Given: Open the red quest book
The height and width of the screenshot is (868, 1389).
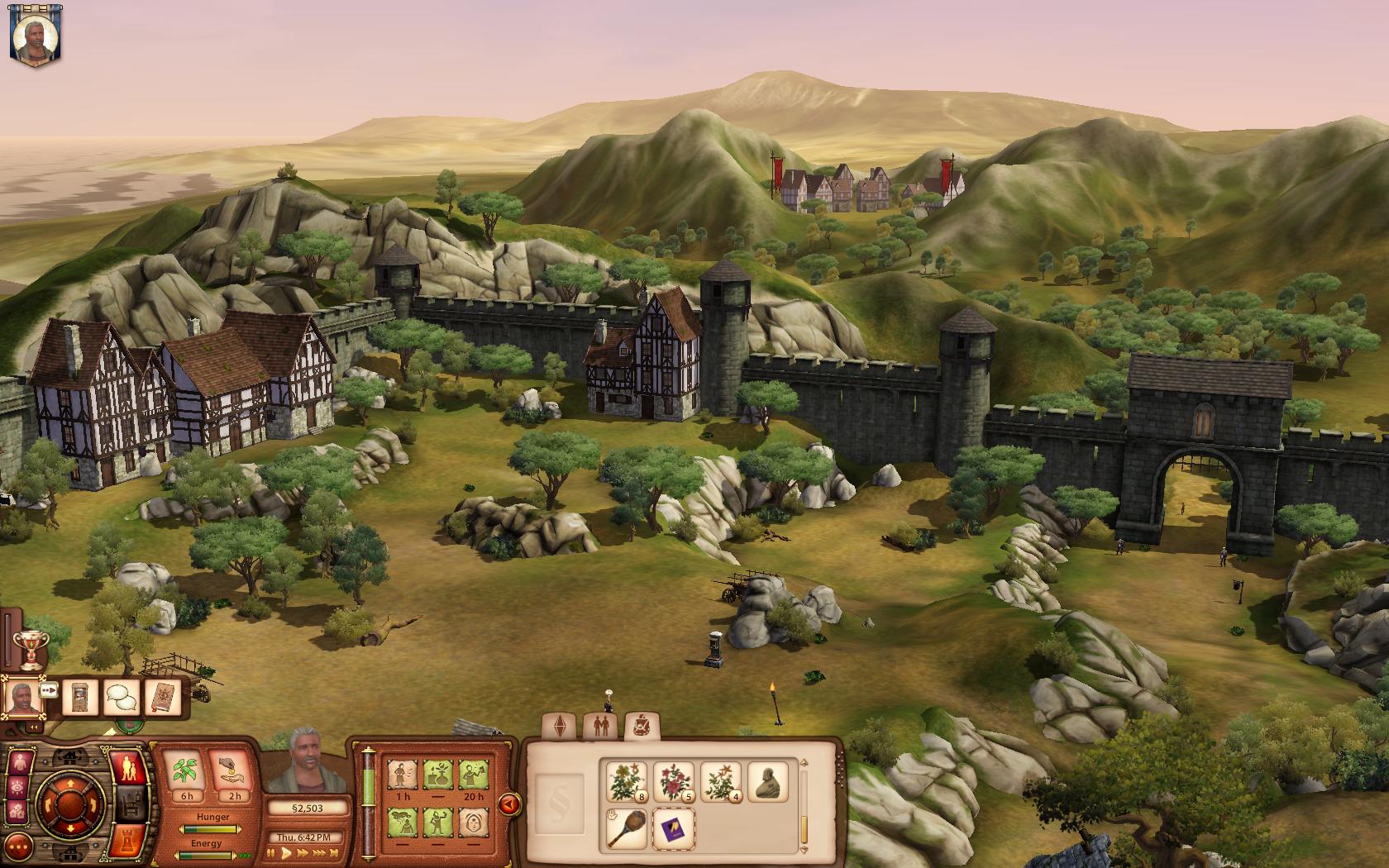Looking at the screenshot, I should coord(162,698).
